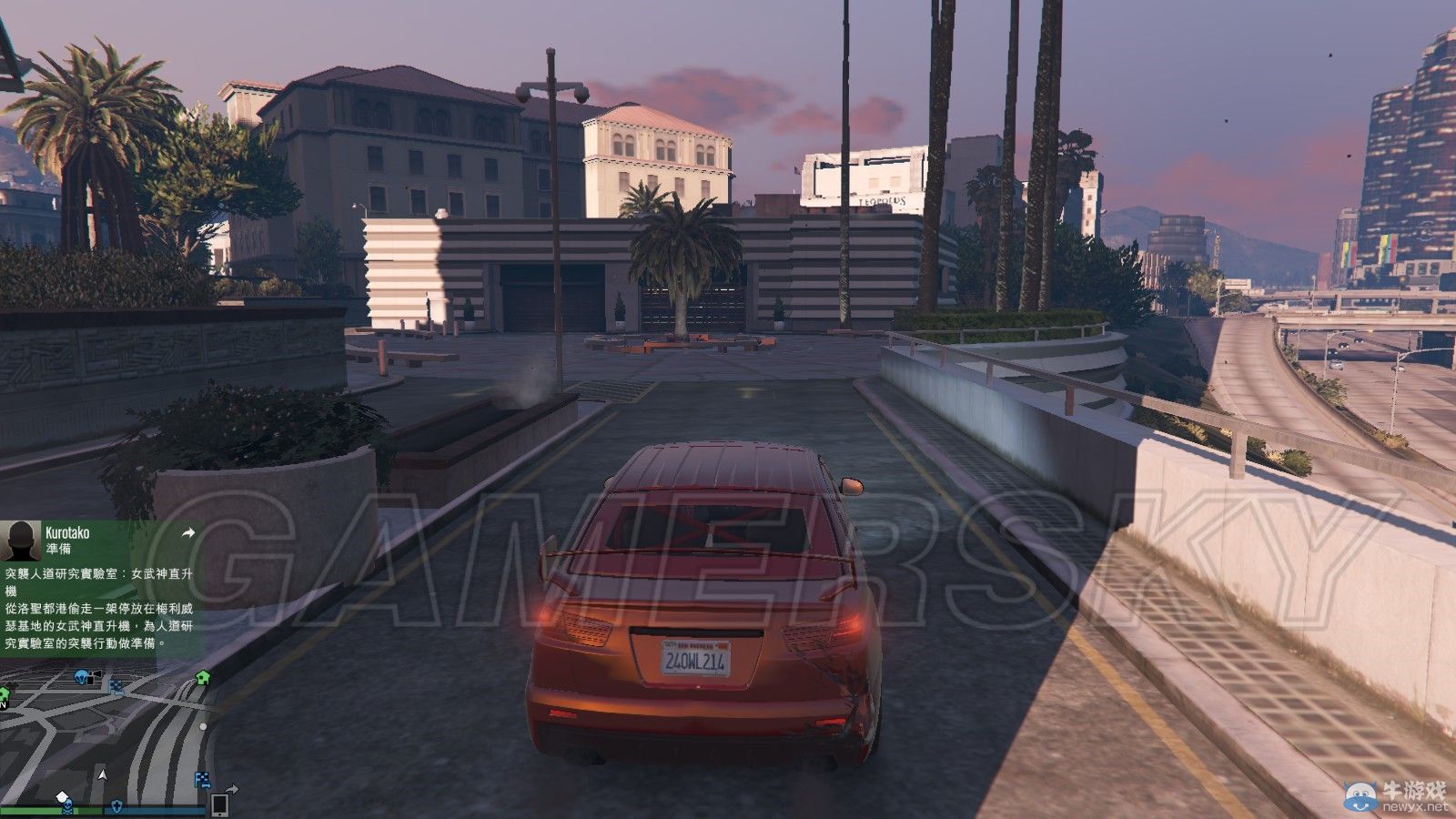Image resolution: width=1456 pixels, height=819 pixels.
Task: Click the skull gang-attack blip on the minimap
Action: click(x=68, y=806)
